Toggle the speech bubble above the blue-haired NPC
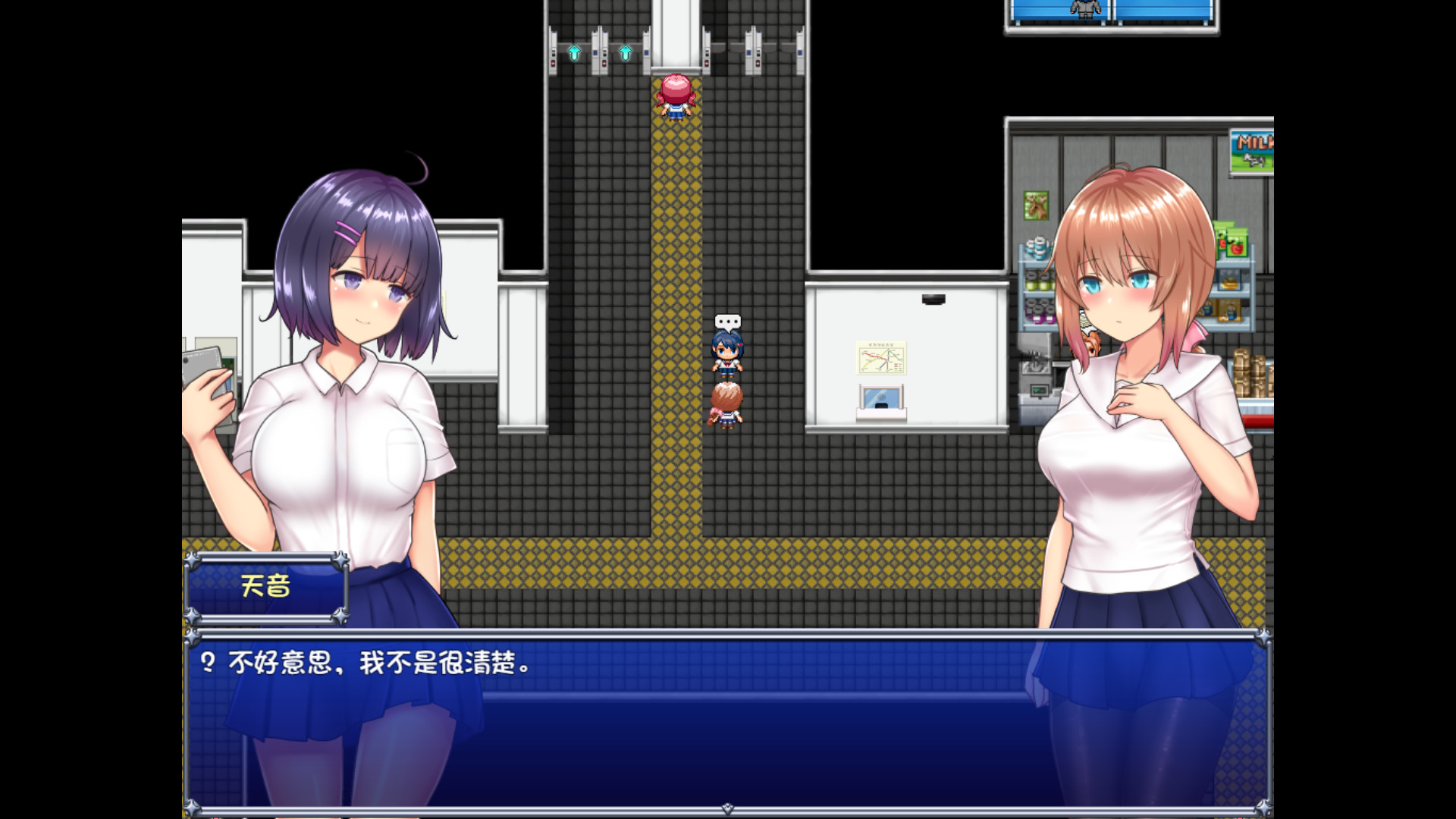1456x819 pixels. (728, 322)
